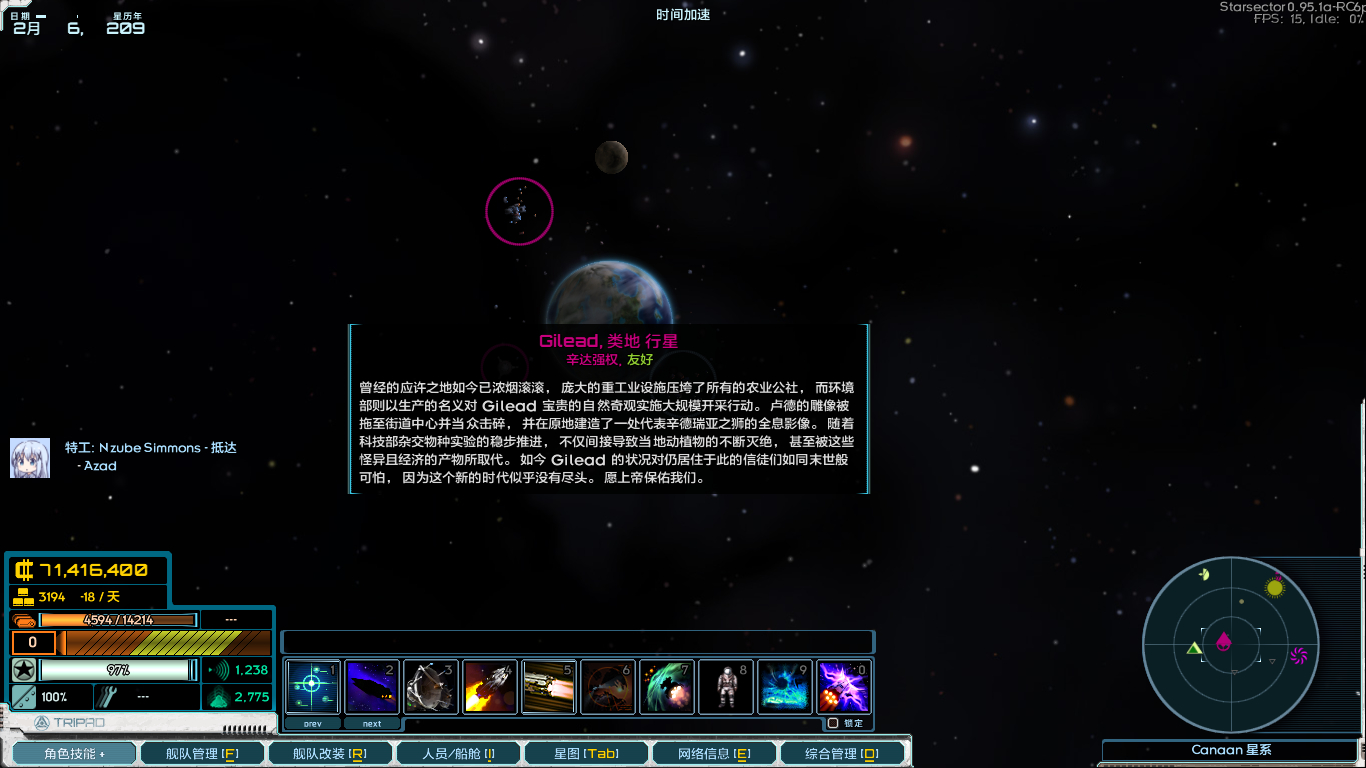The width and height of the screenshot is (1366, 768).
Task: Select the astronaut ability in slot 8
Action: point(726,686)
